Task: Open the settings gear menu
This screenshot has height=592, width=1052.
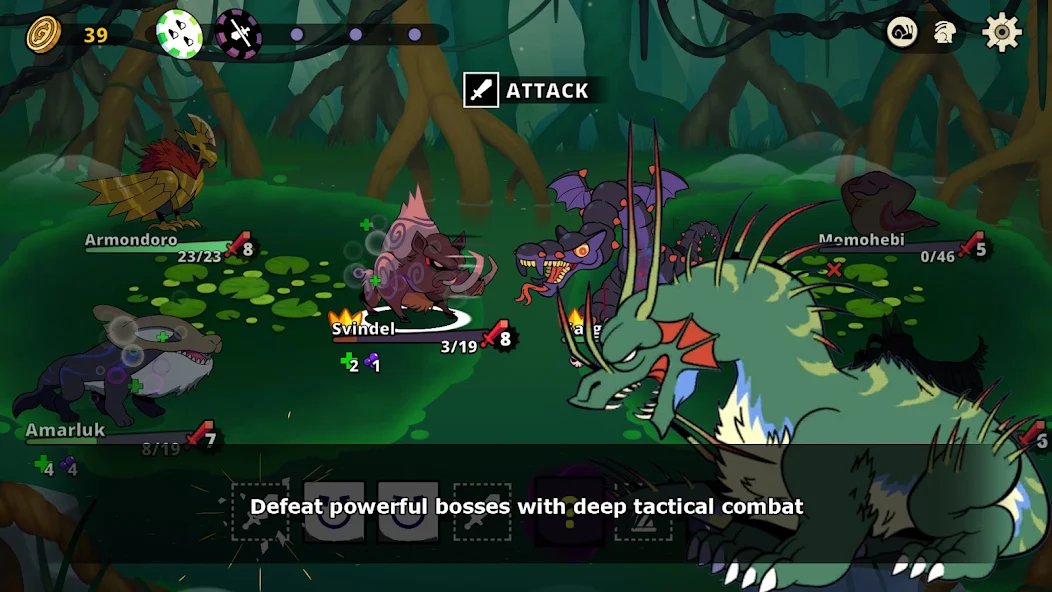Action: click(x=1001, y=33)
